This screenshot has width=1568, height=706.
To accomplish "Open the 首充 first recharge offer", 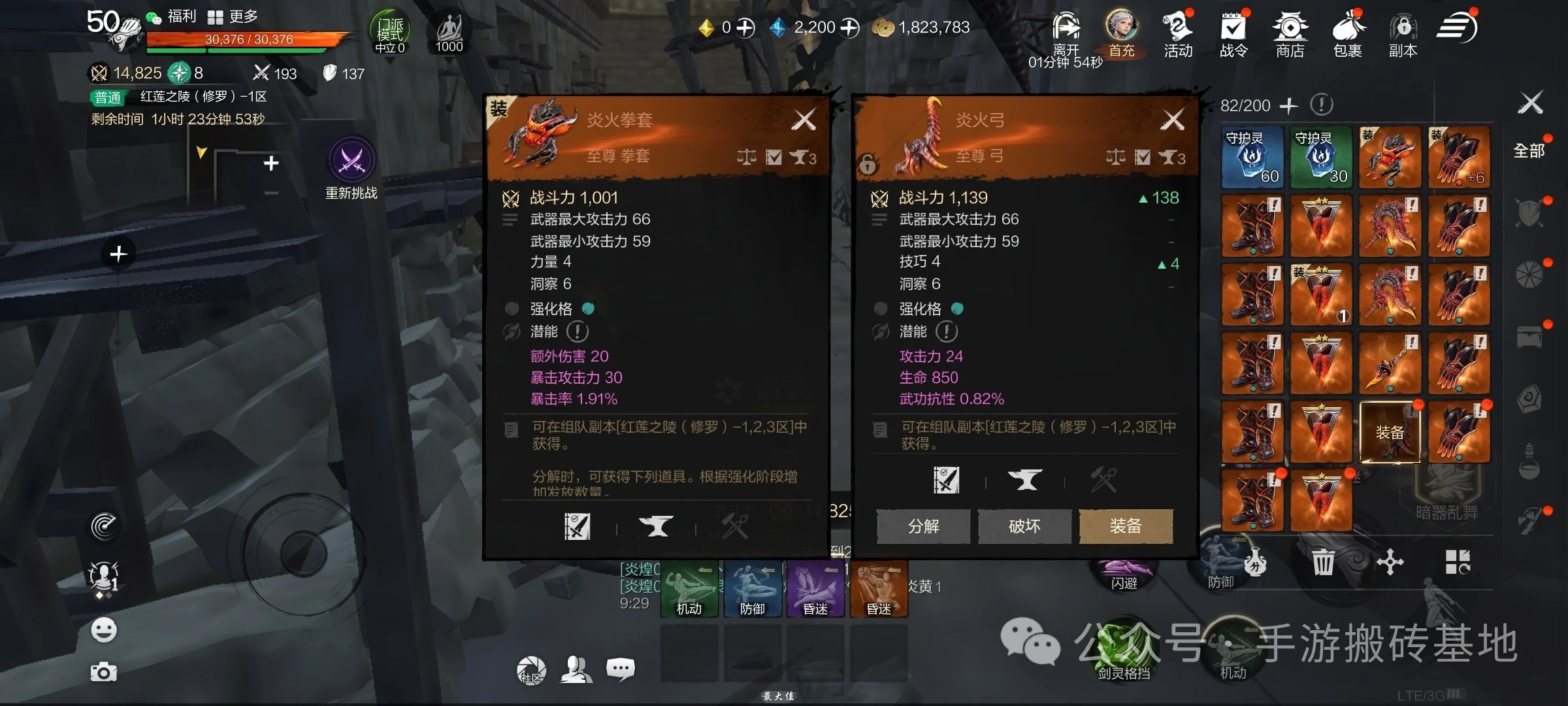I will tap(1122, 33).
